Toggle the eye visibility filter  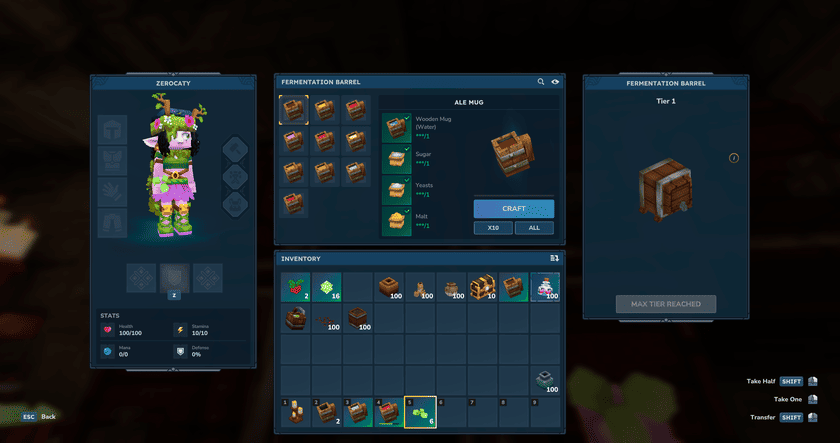pyautogui.click(x=555, y=82)
